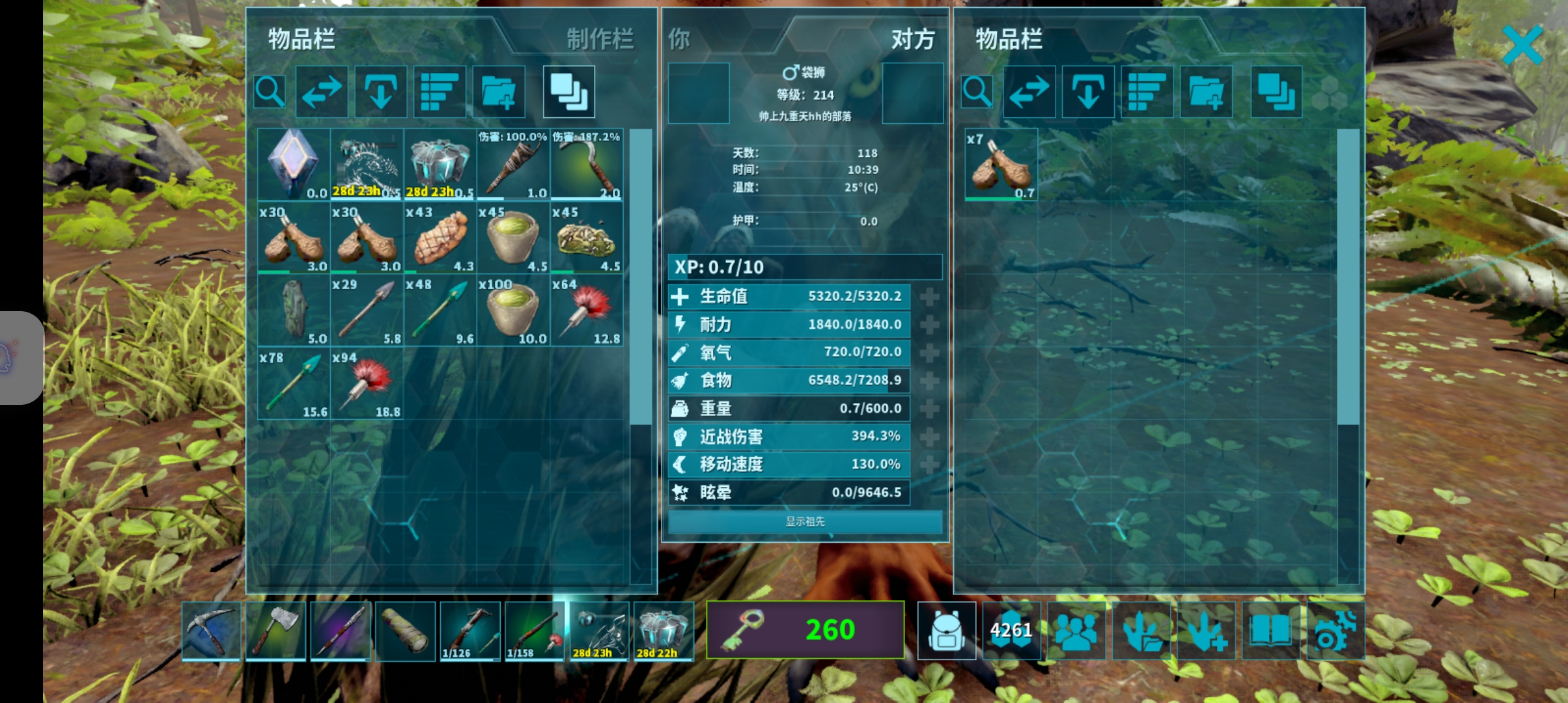Pick the x7 meat in the creature's inventory
1568x703 pixels.
pos(1001,164)
